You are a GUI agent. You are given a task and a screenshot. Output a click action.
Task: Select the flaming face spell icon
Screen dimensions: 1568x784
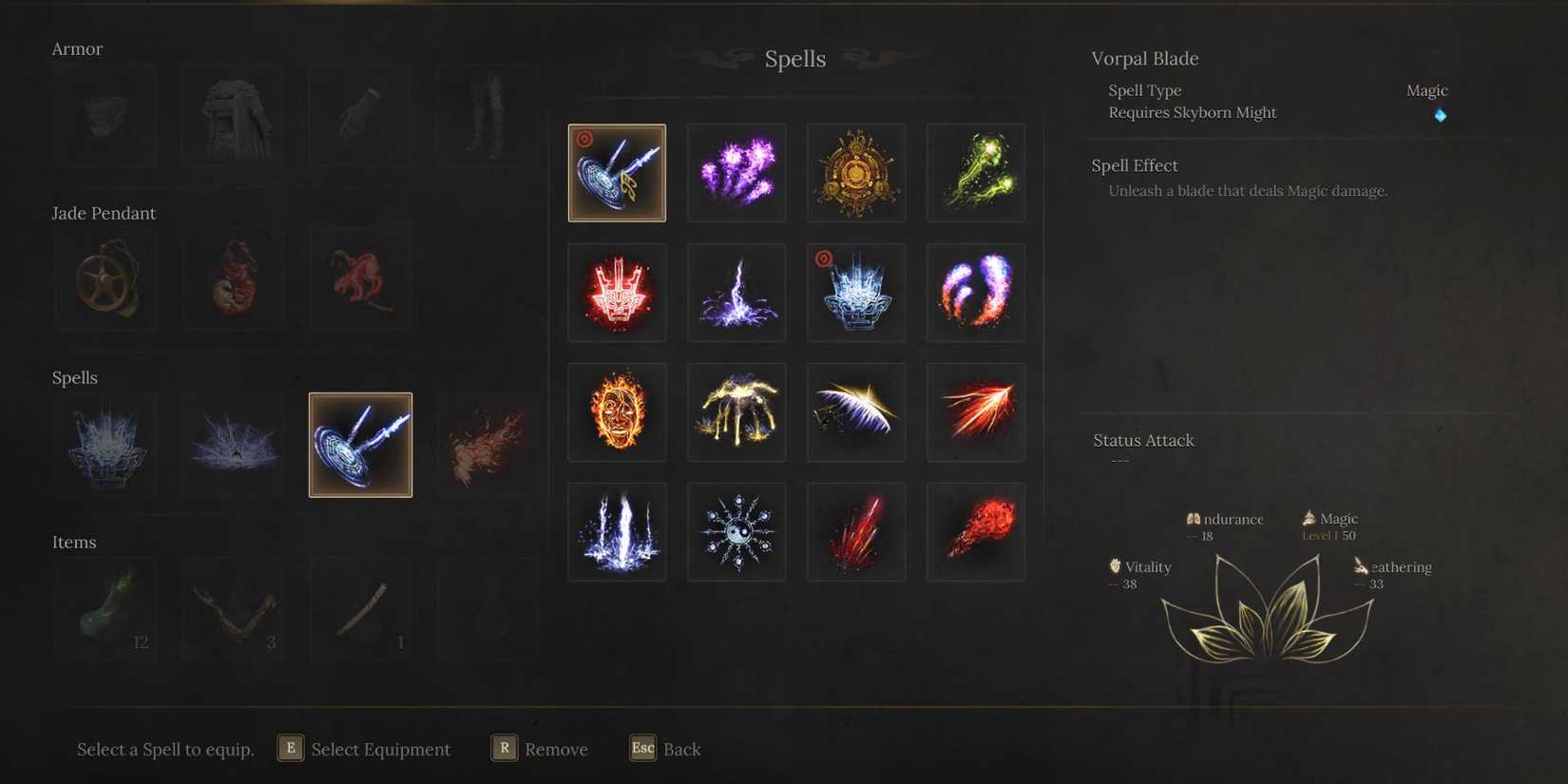point(617,411)
